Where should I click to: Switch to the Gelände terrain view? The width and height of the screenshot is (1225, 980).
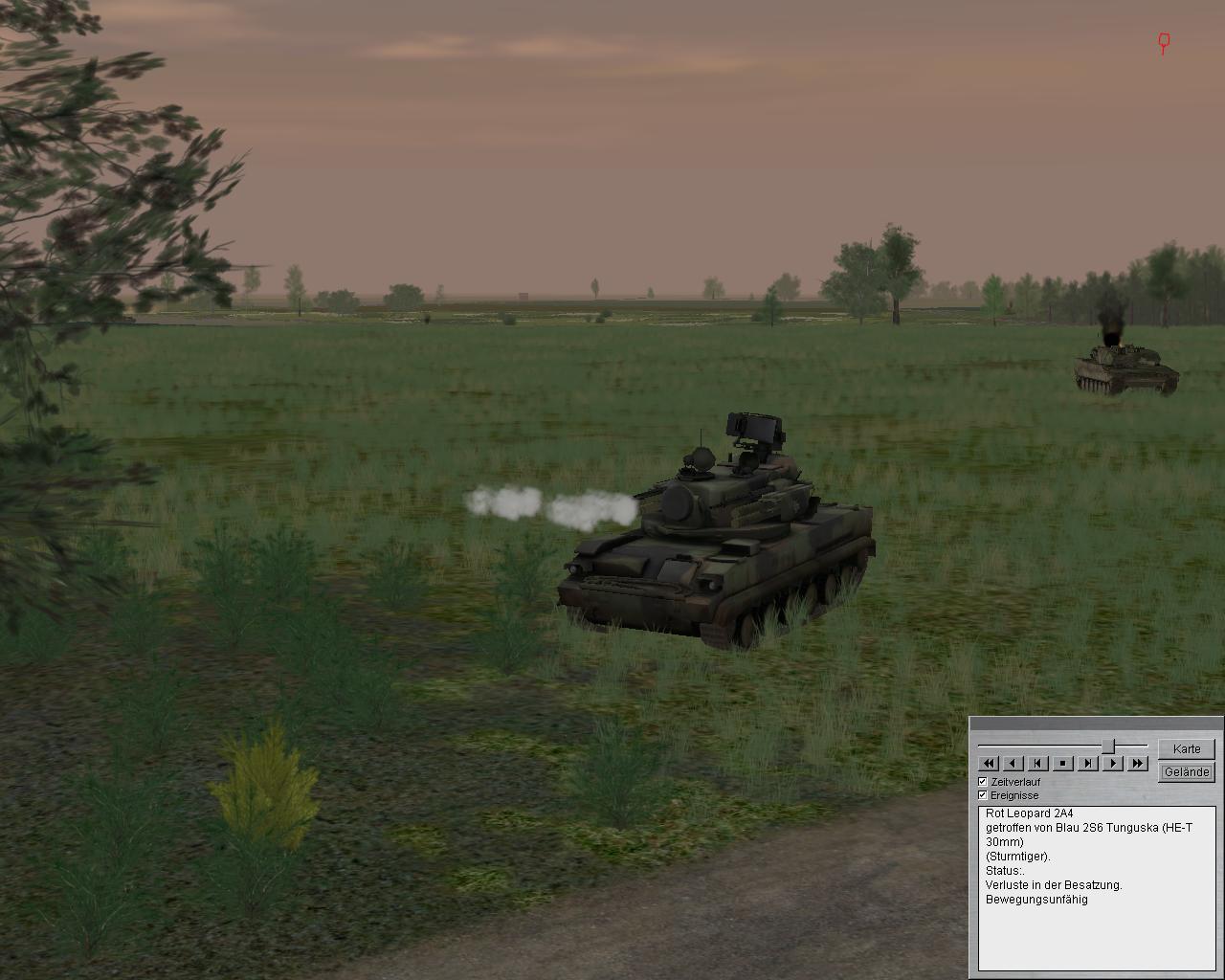coord(1186,771)
